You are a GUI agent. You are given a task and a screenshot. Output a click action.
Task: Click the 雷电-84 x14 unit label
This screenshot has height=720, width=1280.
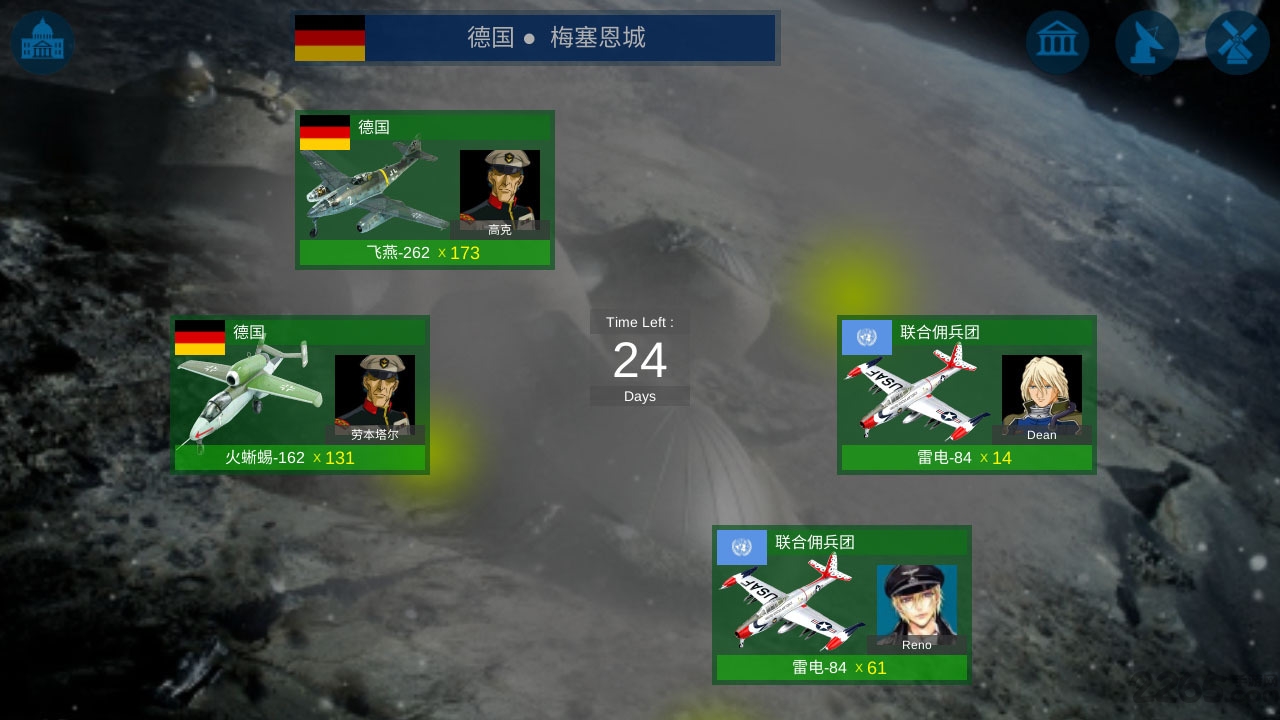pyautogui.click(x=966, y=460)
